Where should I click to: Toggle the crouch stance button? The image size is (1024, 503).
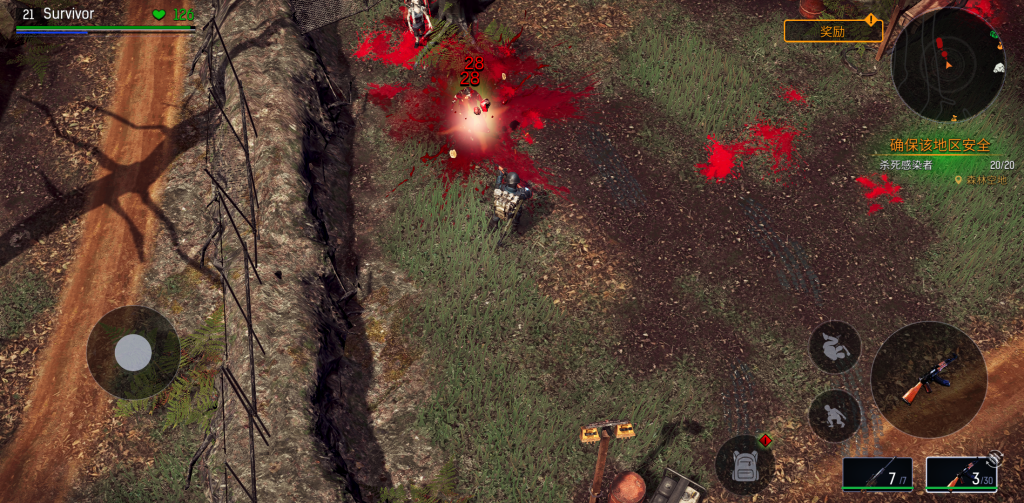point(834,415)
